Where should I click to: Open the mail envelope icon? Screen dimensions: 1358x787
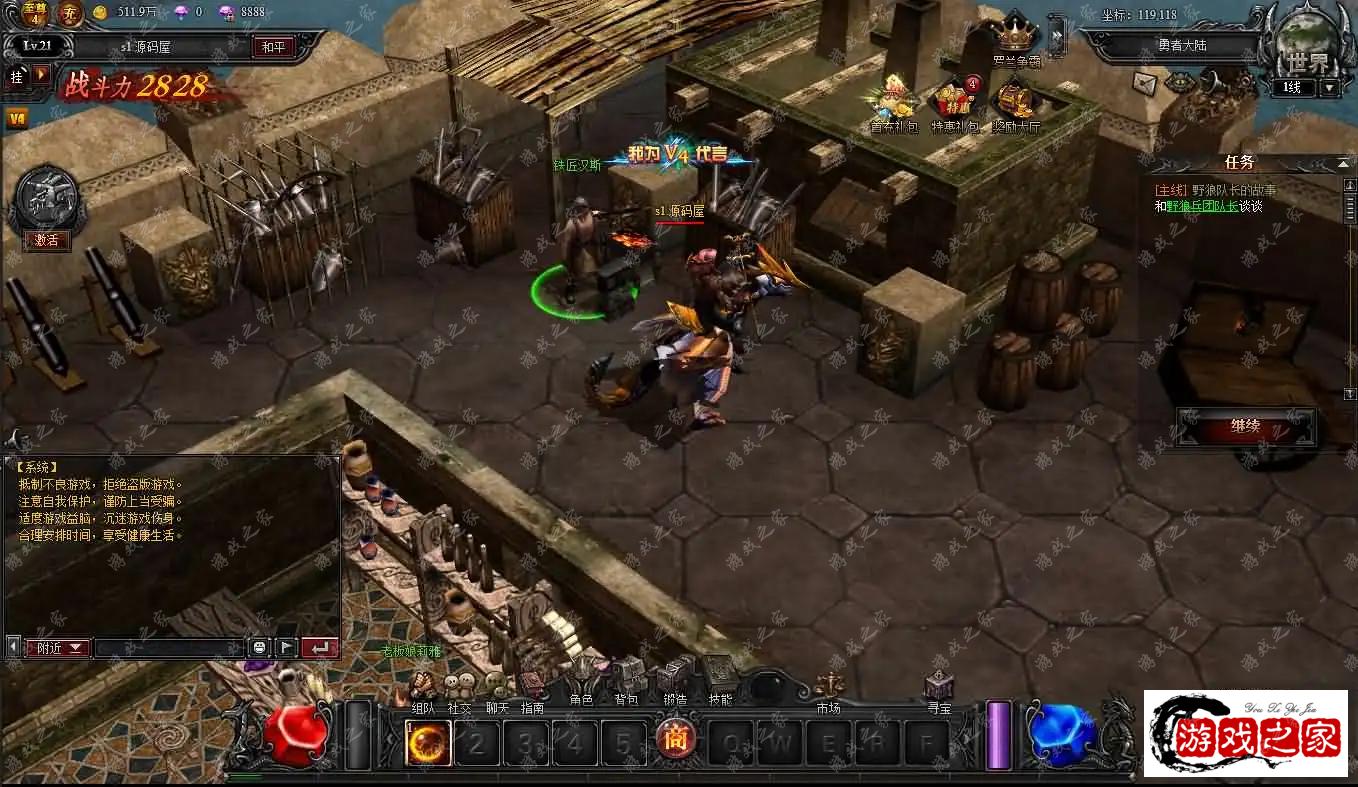click(1145, 83)
